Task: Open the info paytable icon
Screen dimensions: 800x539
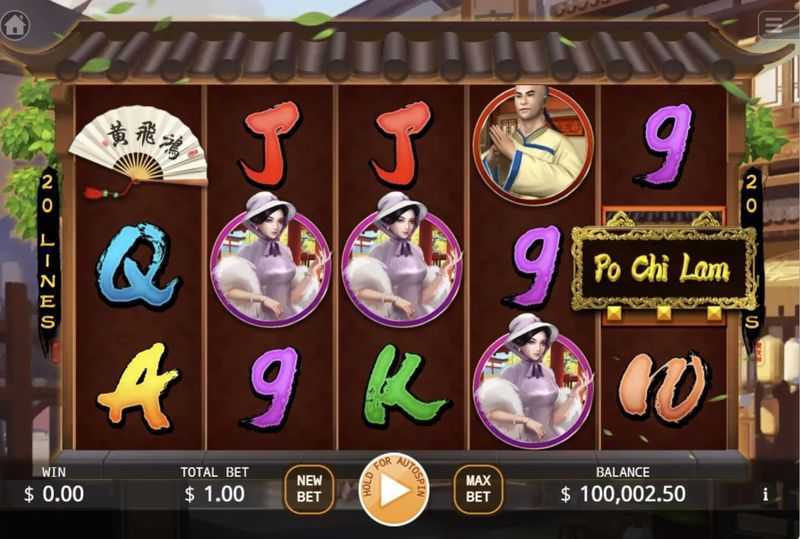Action: [766, 494]
